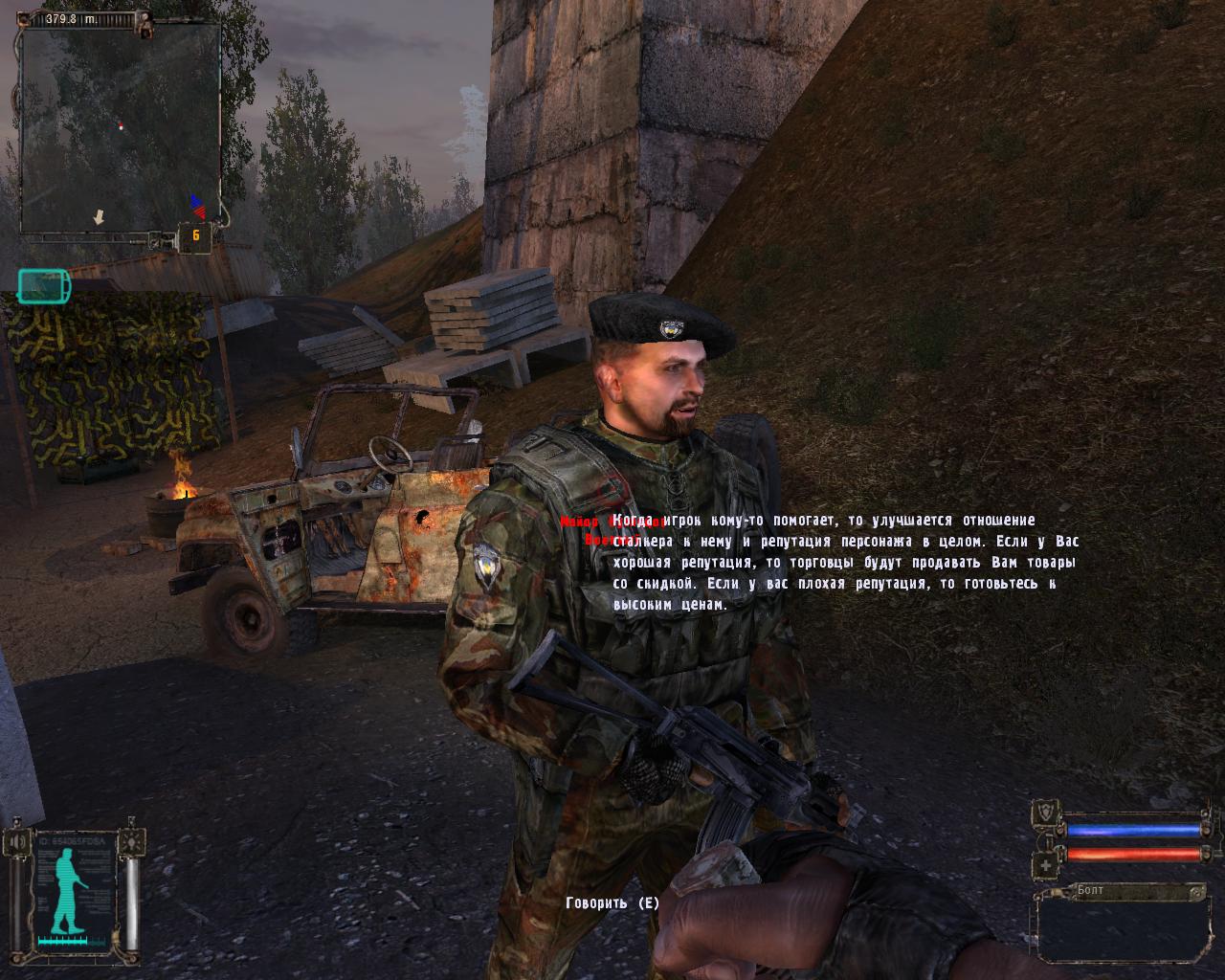Toggle the lightbulb visibility indicator

[131, 843]
